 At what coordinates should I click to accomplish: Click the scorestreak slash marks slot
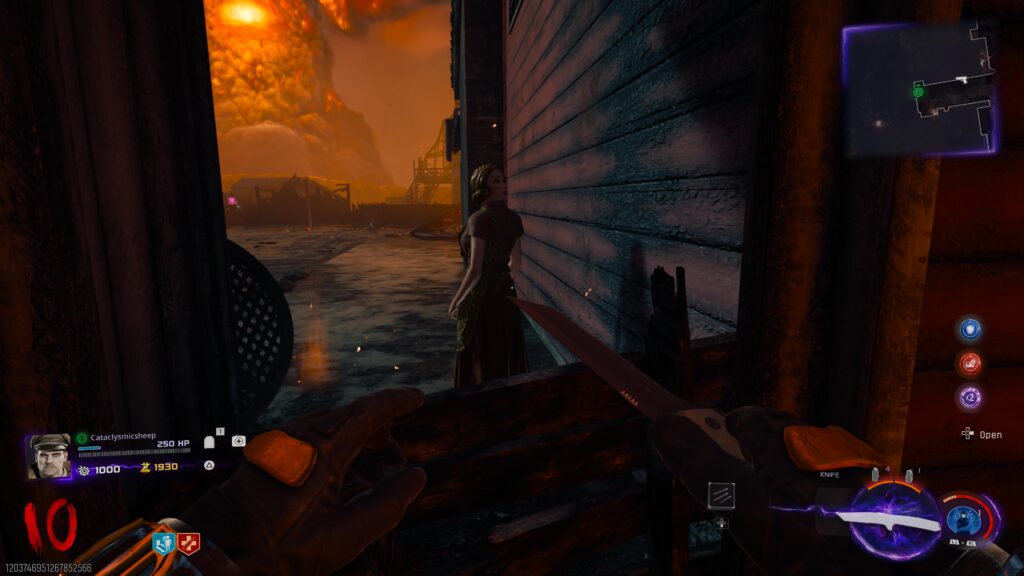click(722, 495)
